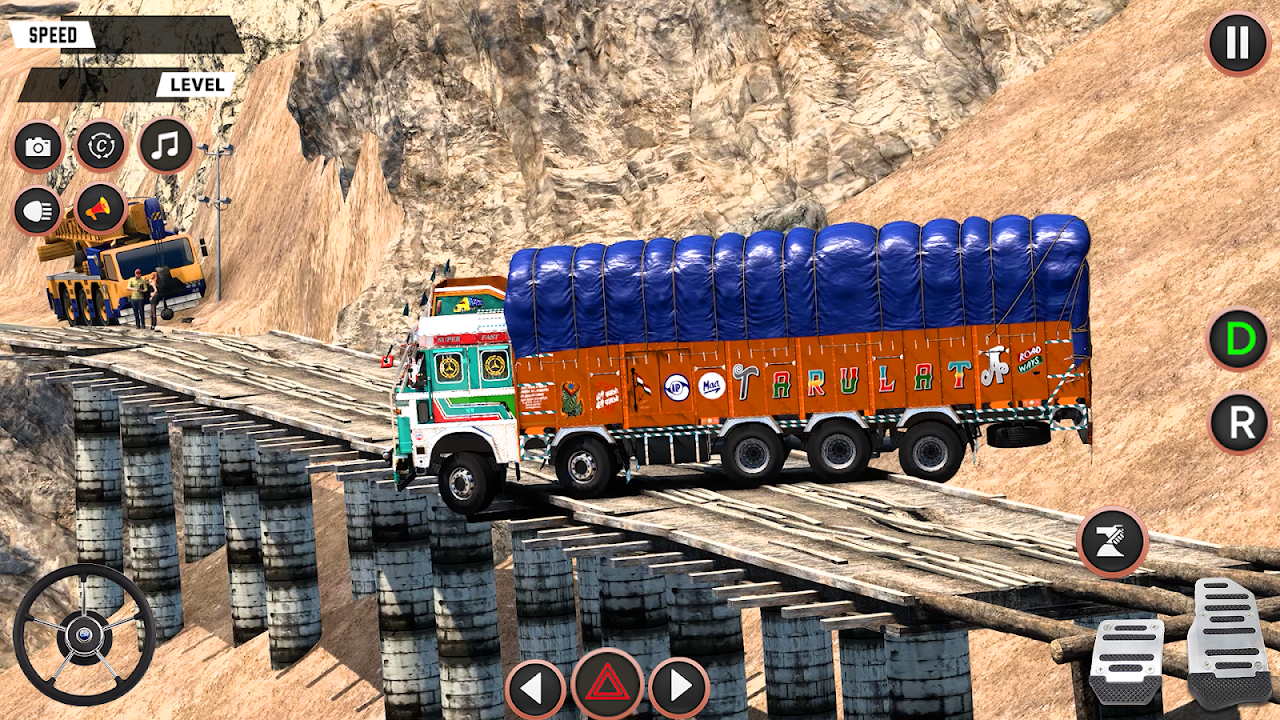Honk the megaphone horn button

[100, 209]
